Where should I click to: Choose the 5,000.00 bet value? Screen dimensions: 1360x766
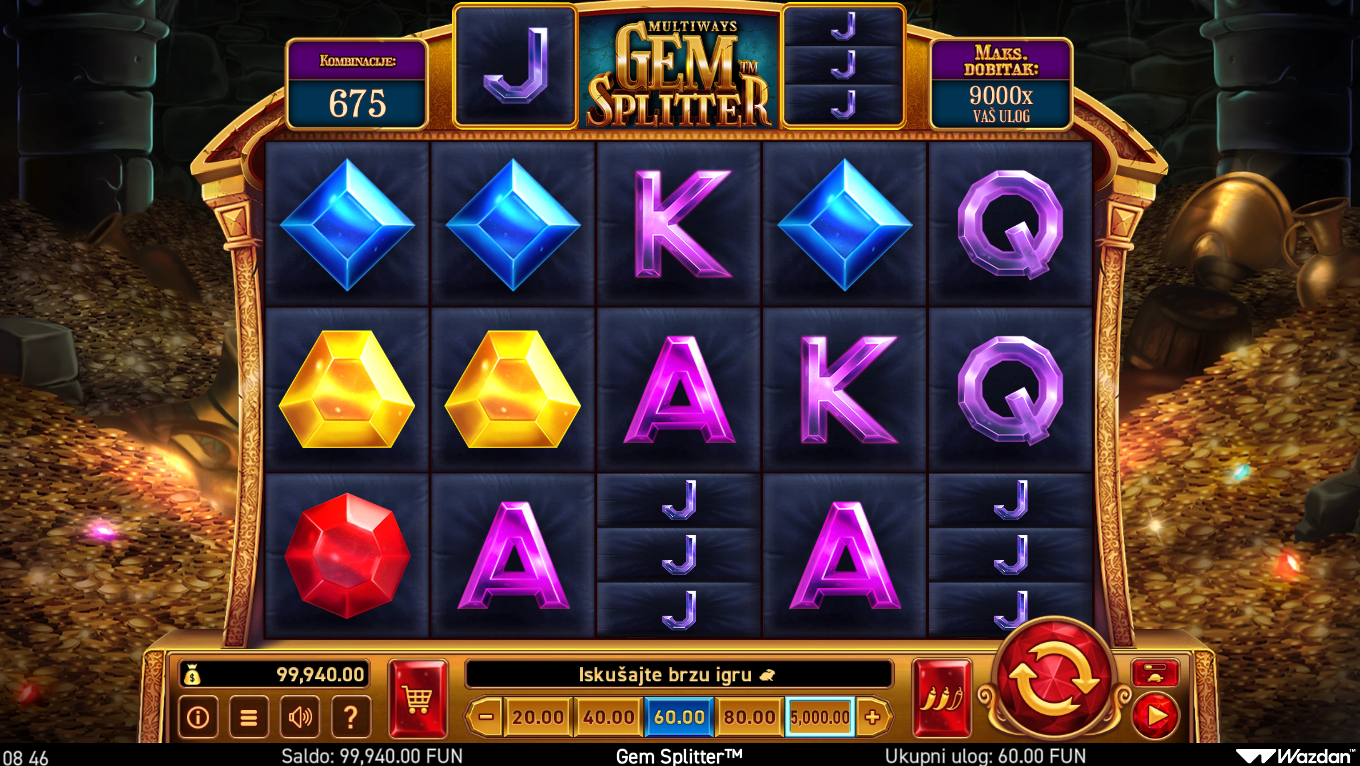[819, 716]
